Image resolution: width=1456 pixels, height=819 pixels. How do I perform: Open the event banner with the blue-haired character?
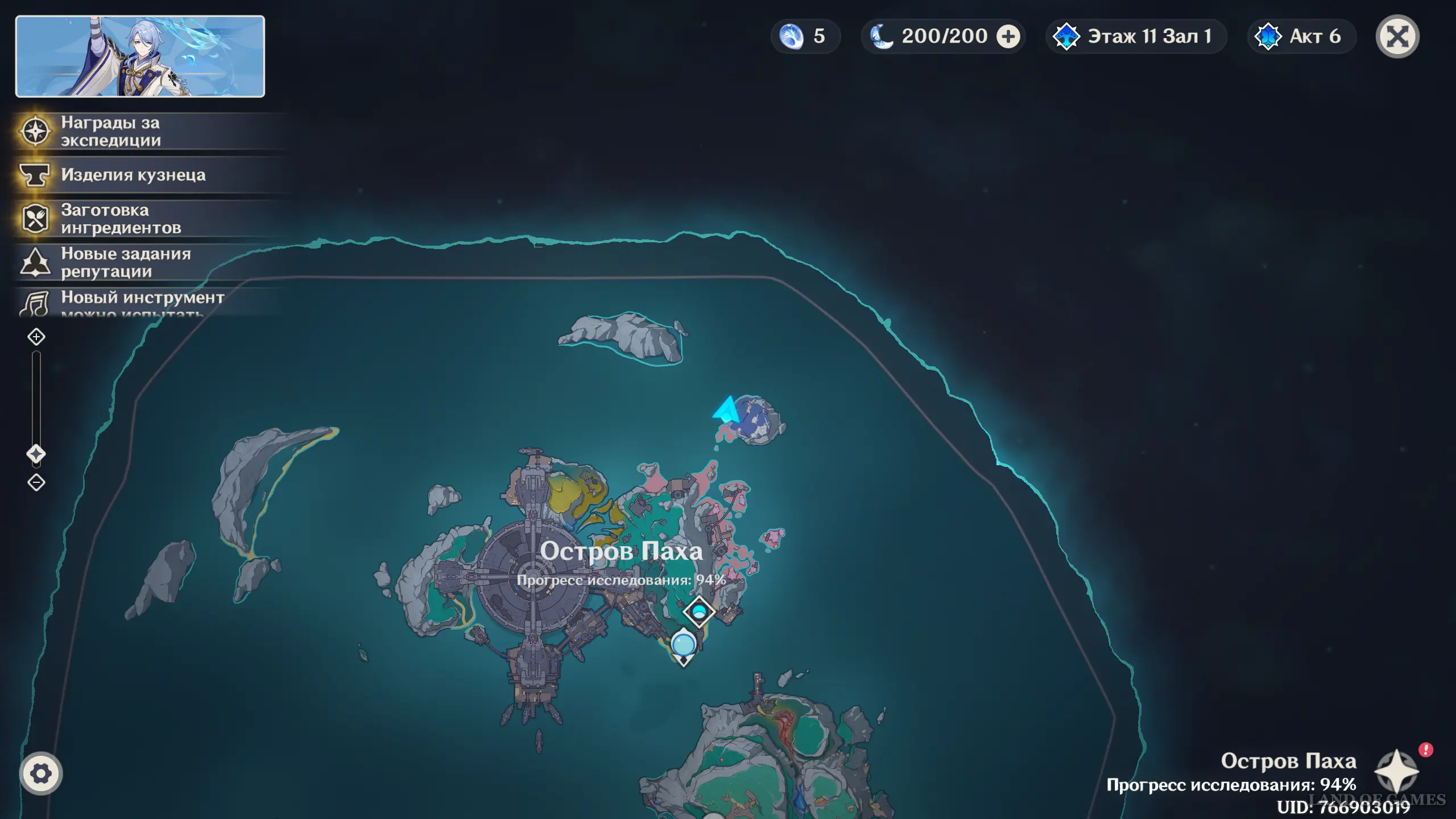pos(140,56)
